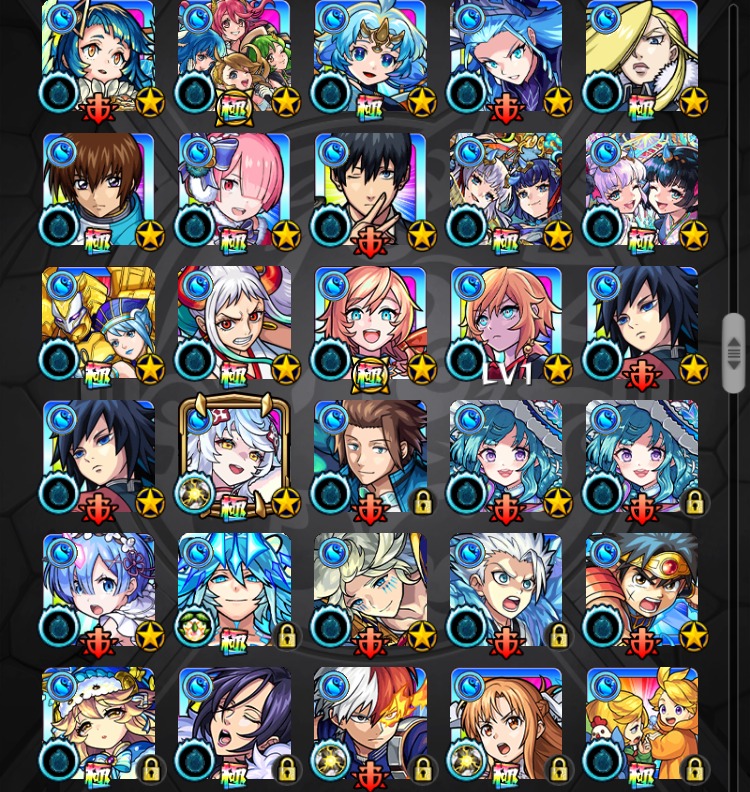The height and width of the screenshot is (792, 750).
Task: Select the two blond kids with chicken
Action: click(643, 724)
